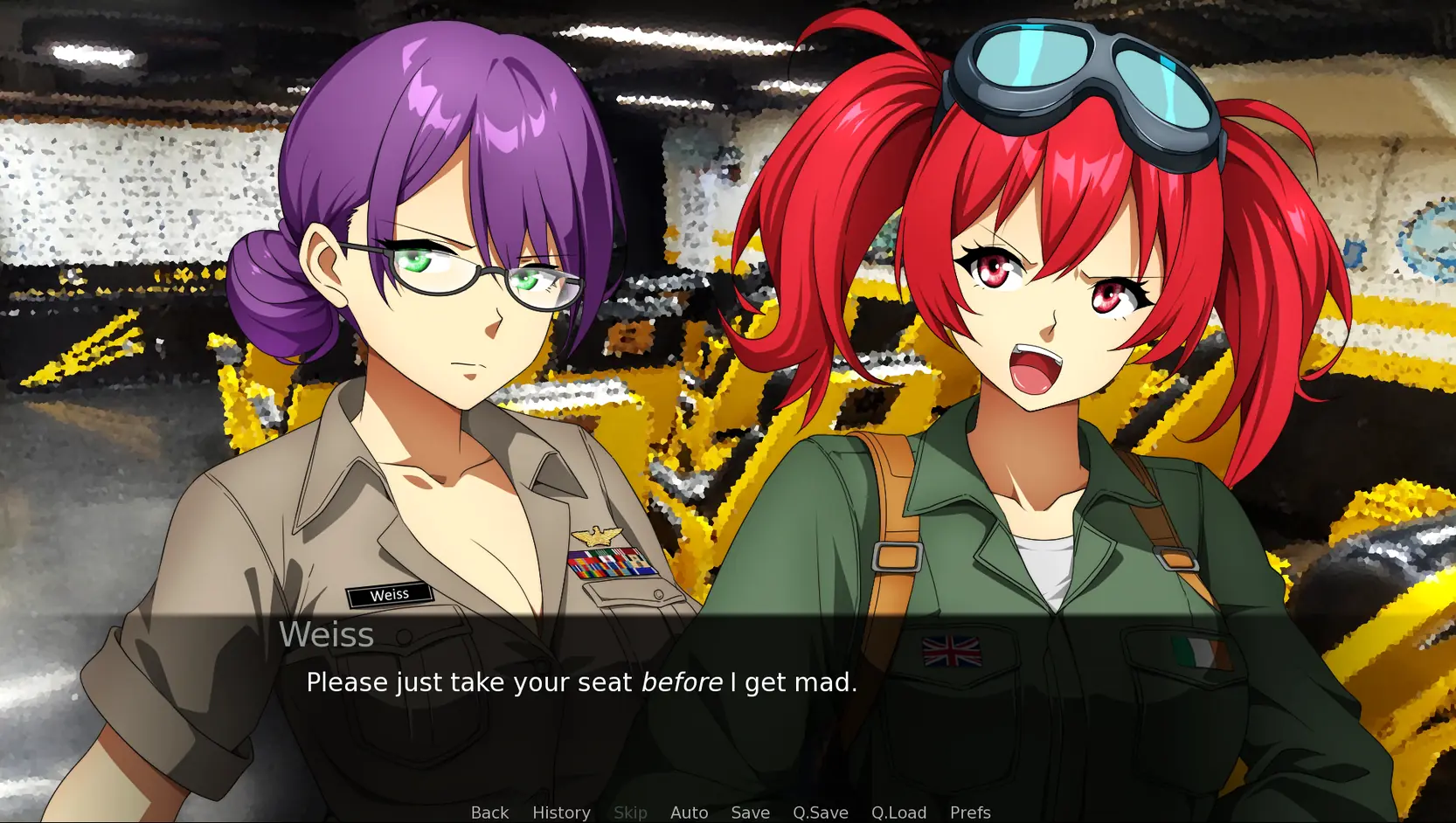Open the Prefs settings menu
Screen dimensions: 1456x823
pyautogui.click(x=970, y=813)
